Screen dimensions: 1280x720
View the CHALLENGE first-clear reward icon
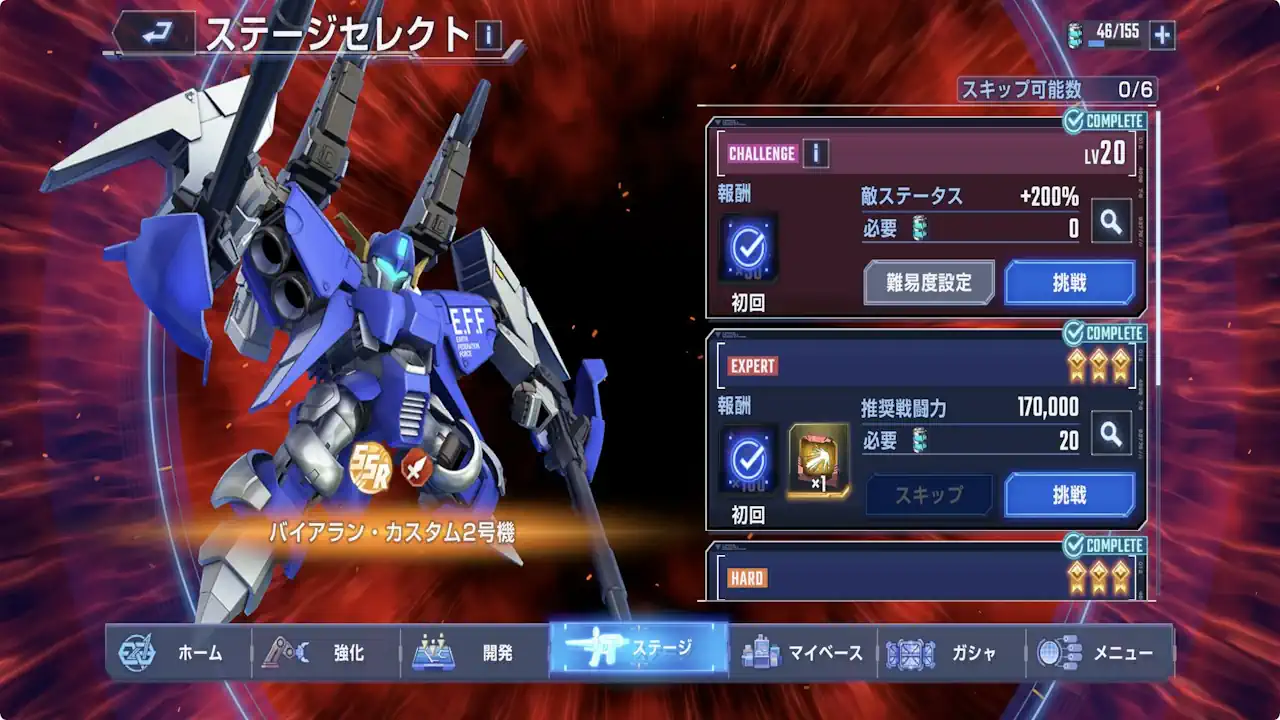[748, 247]
